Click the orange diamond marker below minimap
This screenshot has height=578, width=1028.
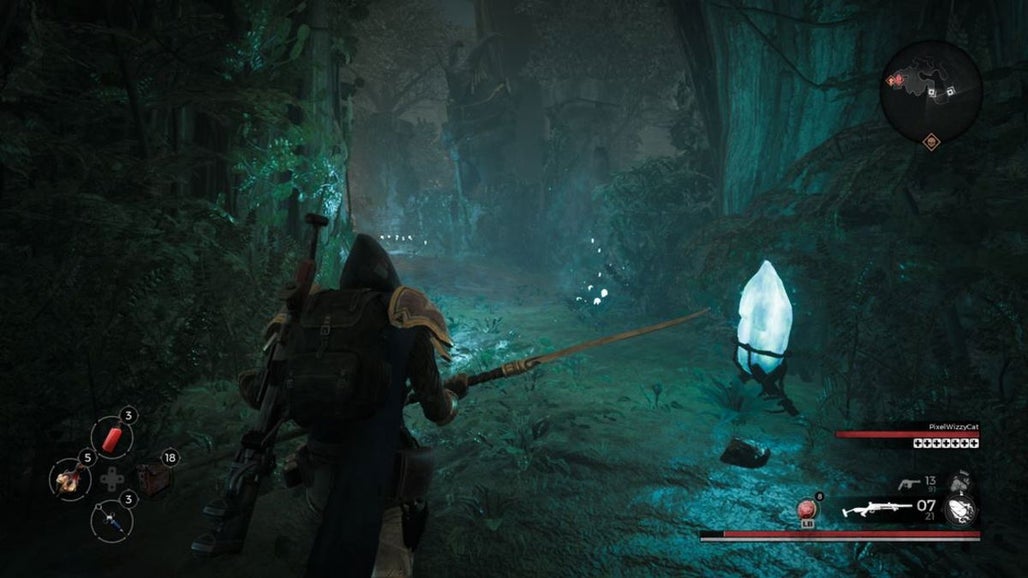click(x=931, y=141)
